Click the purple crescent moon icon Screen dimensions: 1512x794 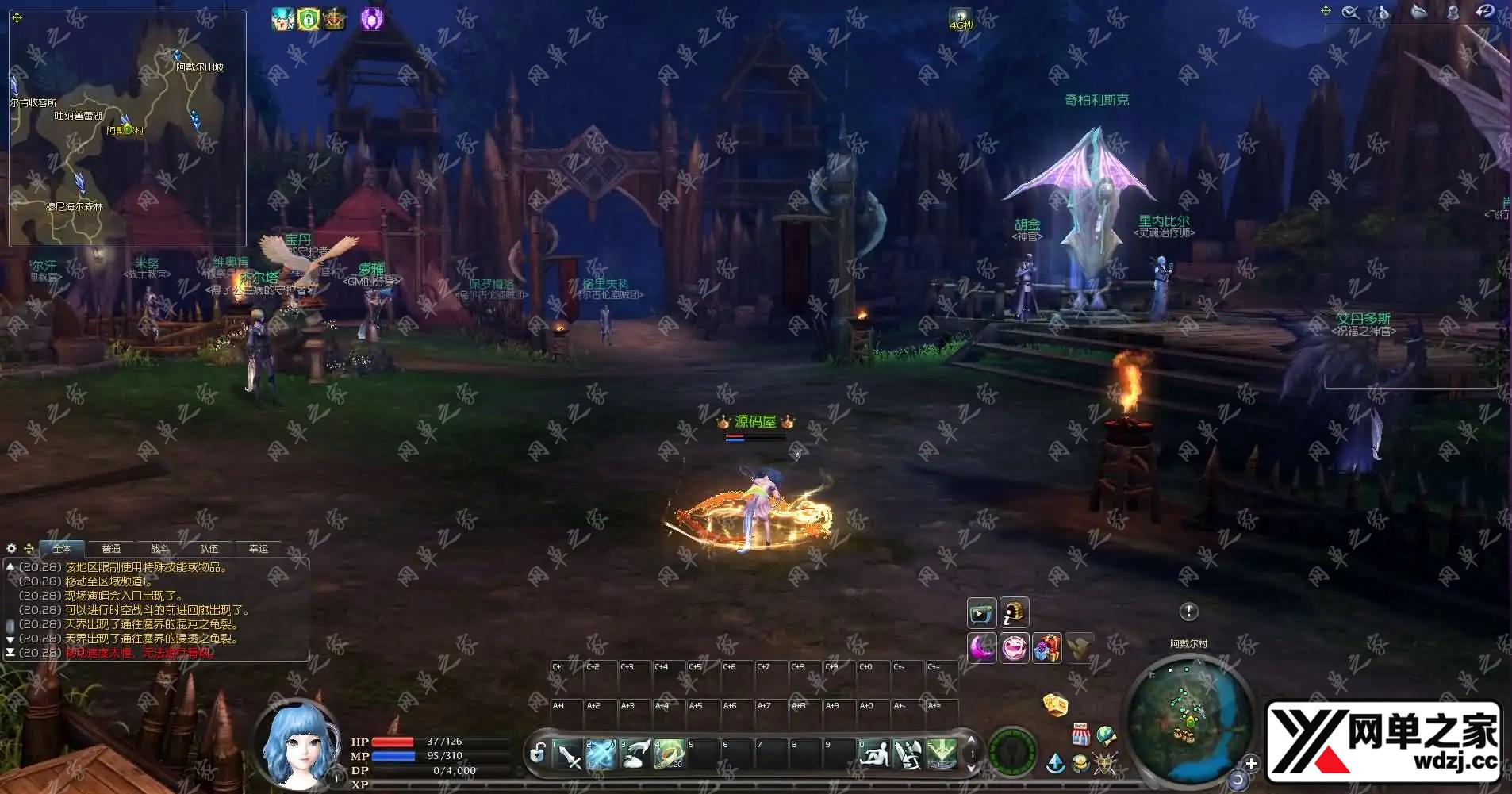pyautogui.click(x=982, y=648)
